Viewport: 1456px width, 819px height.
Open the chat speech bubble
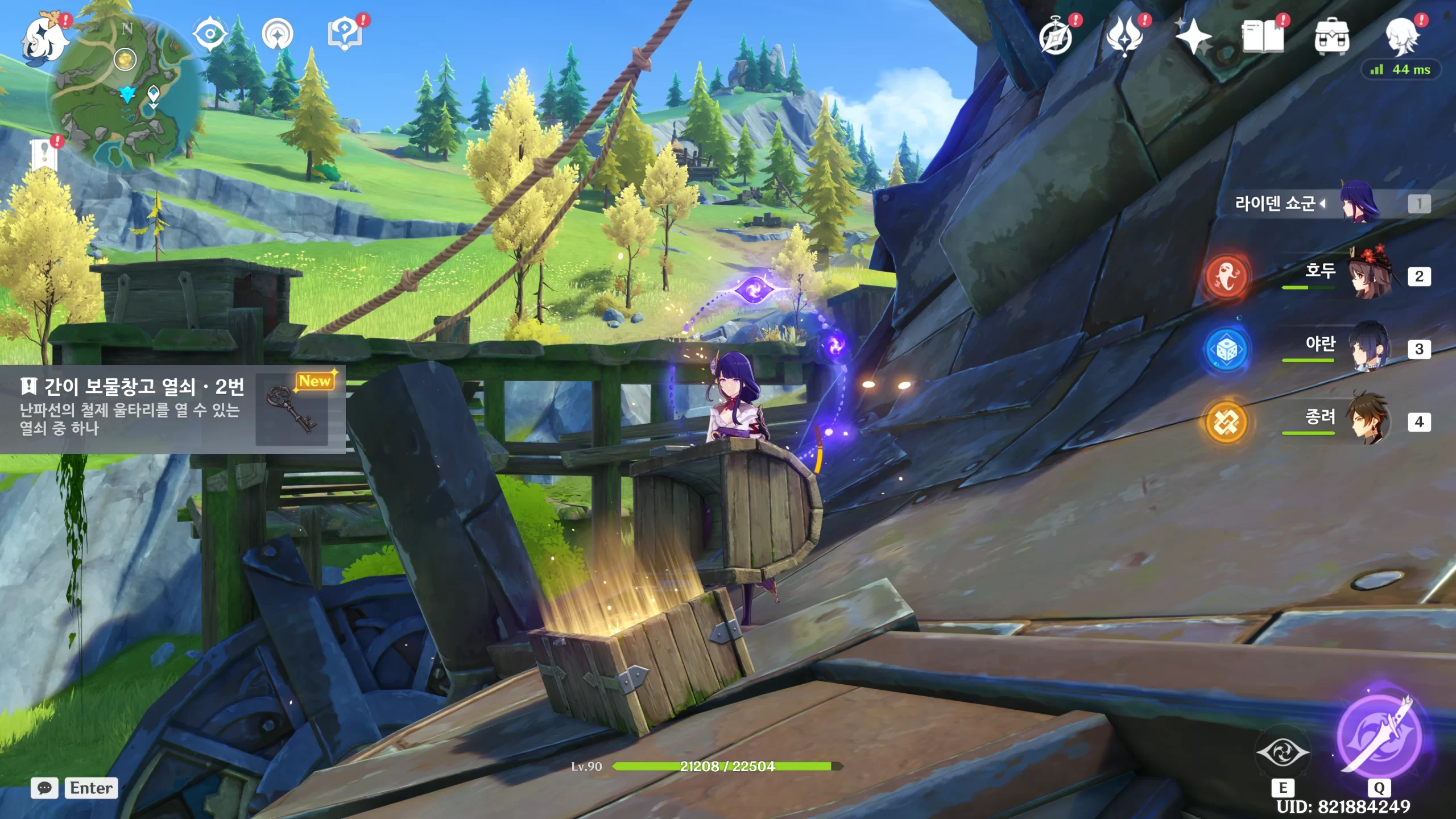click(44, 788)
